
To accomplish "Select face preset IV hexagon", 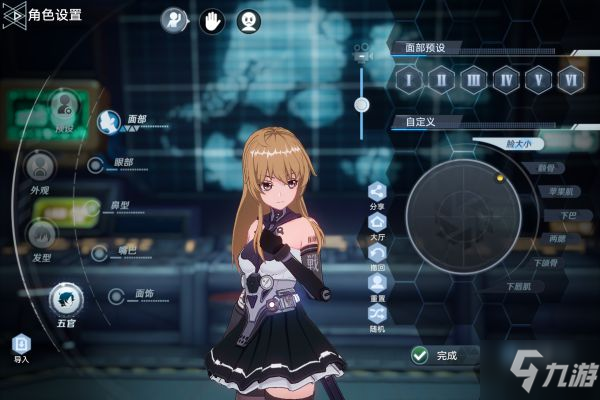I will coord(507,79).
